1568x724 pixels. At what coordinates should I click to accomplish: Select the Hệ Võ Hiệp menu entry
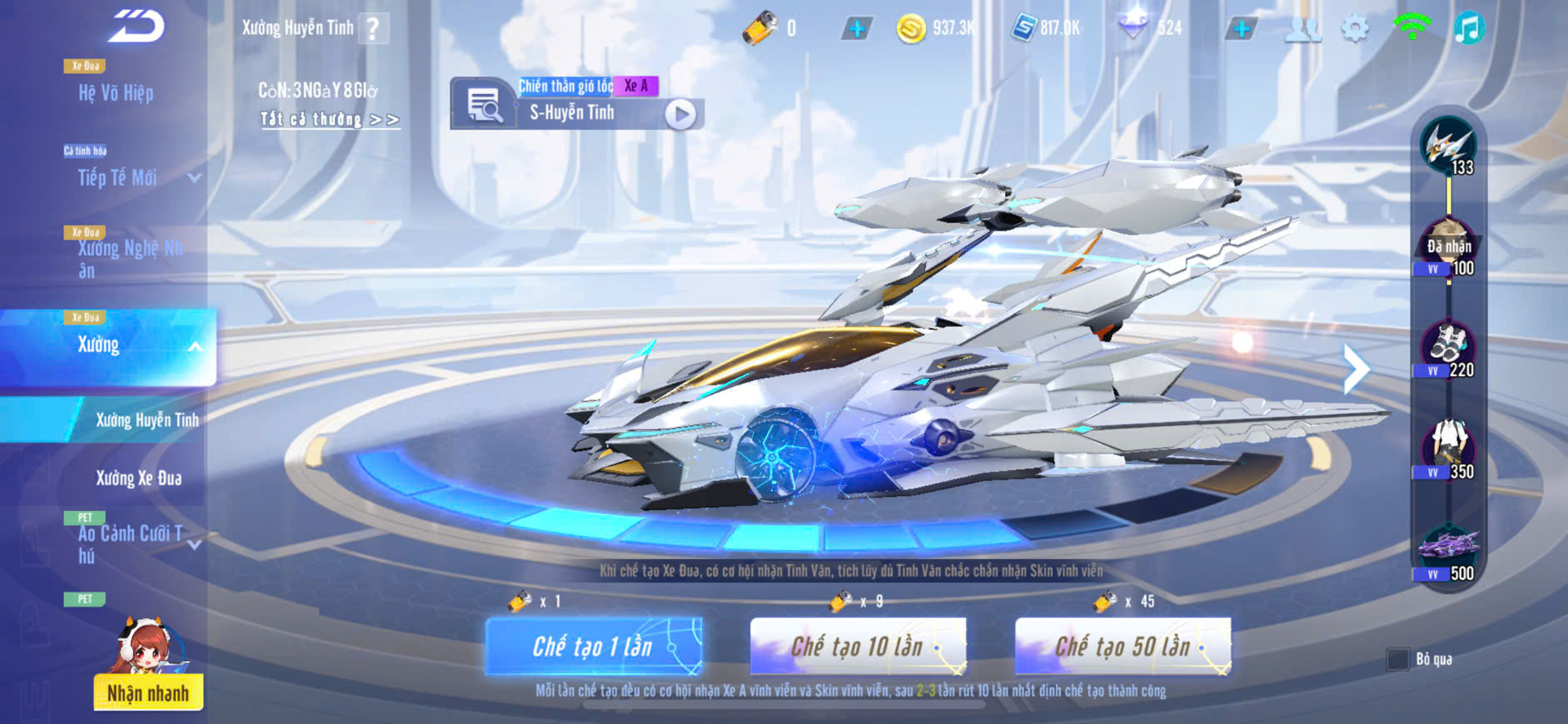point(116,92)
